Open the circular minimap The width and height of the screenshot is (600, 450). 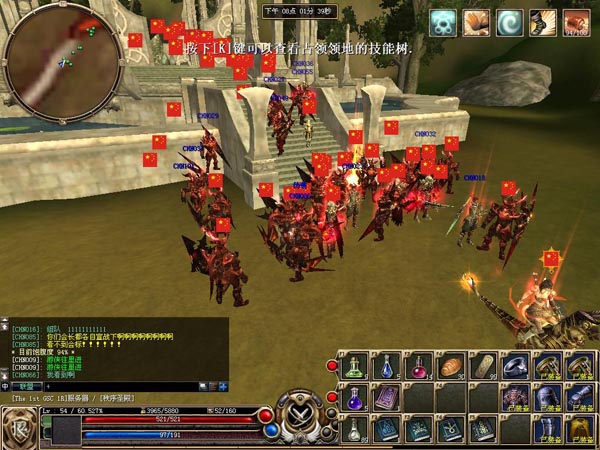[x=62, y=62]
